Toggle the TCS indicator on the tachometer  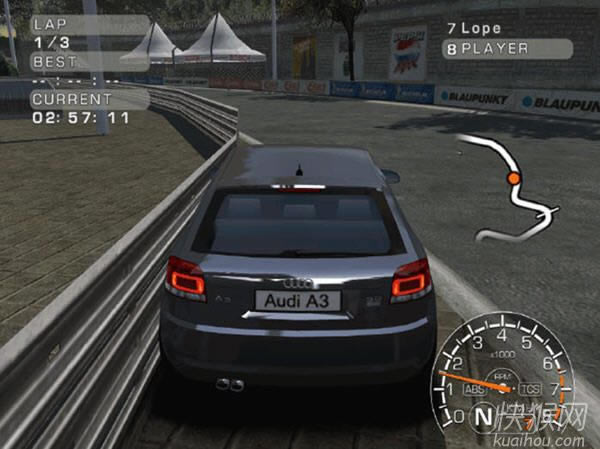532,389
